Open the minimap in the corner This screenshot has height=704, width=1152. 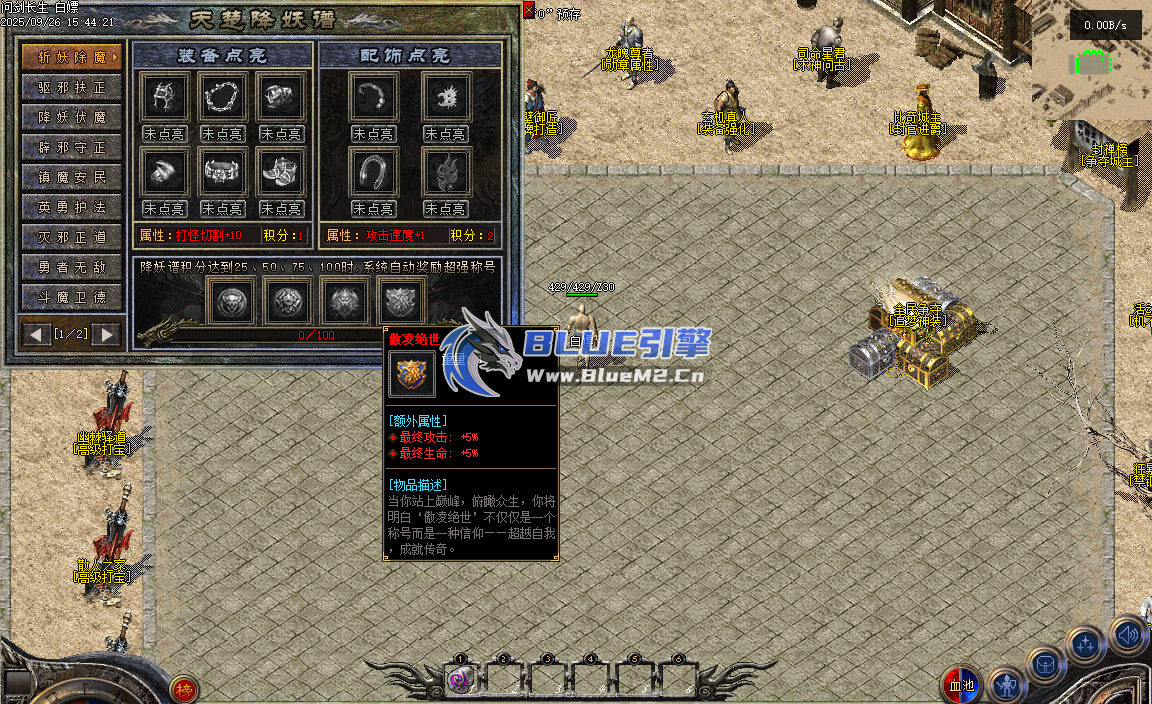coord(1092,62)
